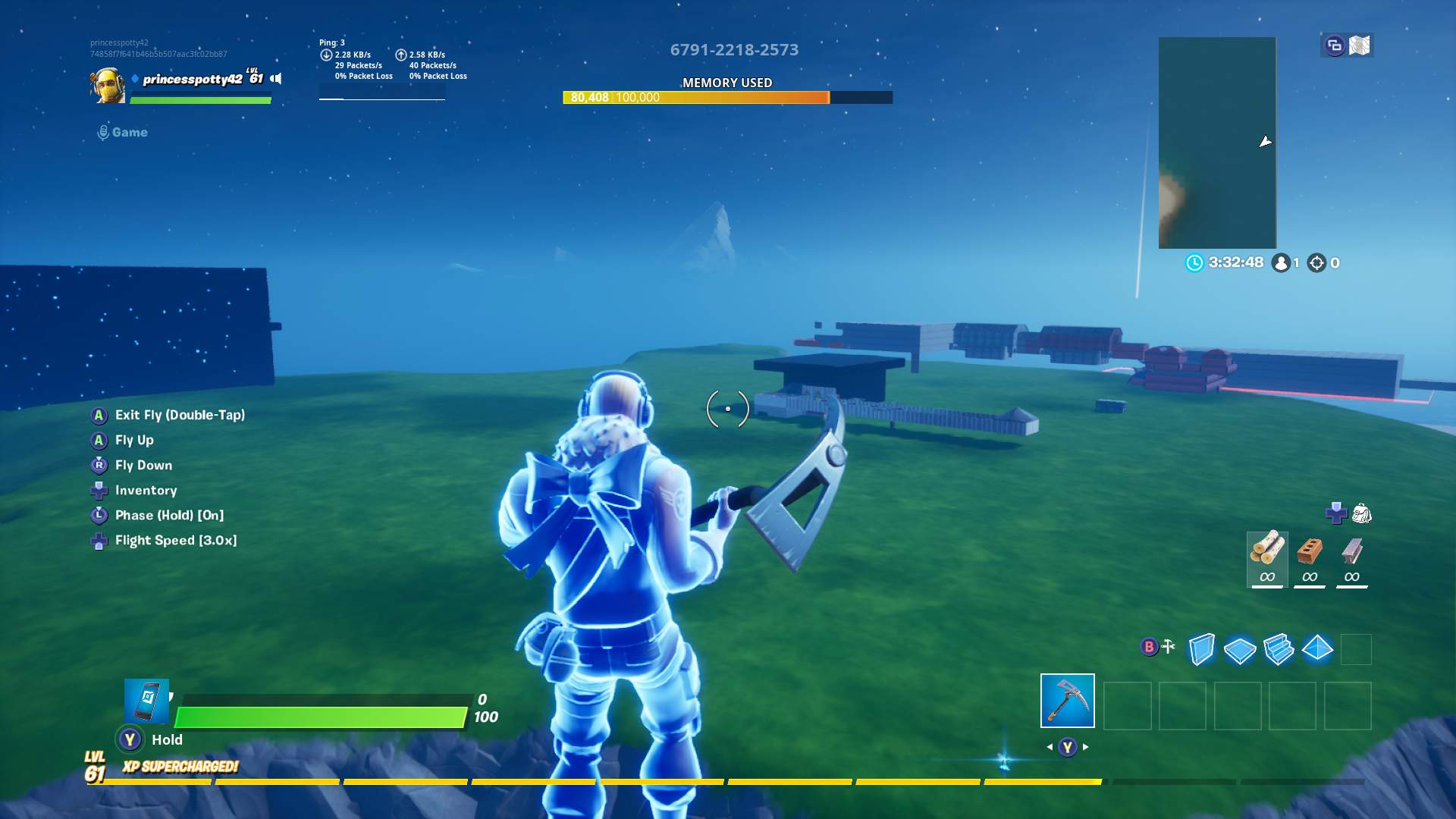The width and height of the screenshot is (1456, 819).
Task: Select the pickaxe in the hotbar
Action: pos(1067,701)
